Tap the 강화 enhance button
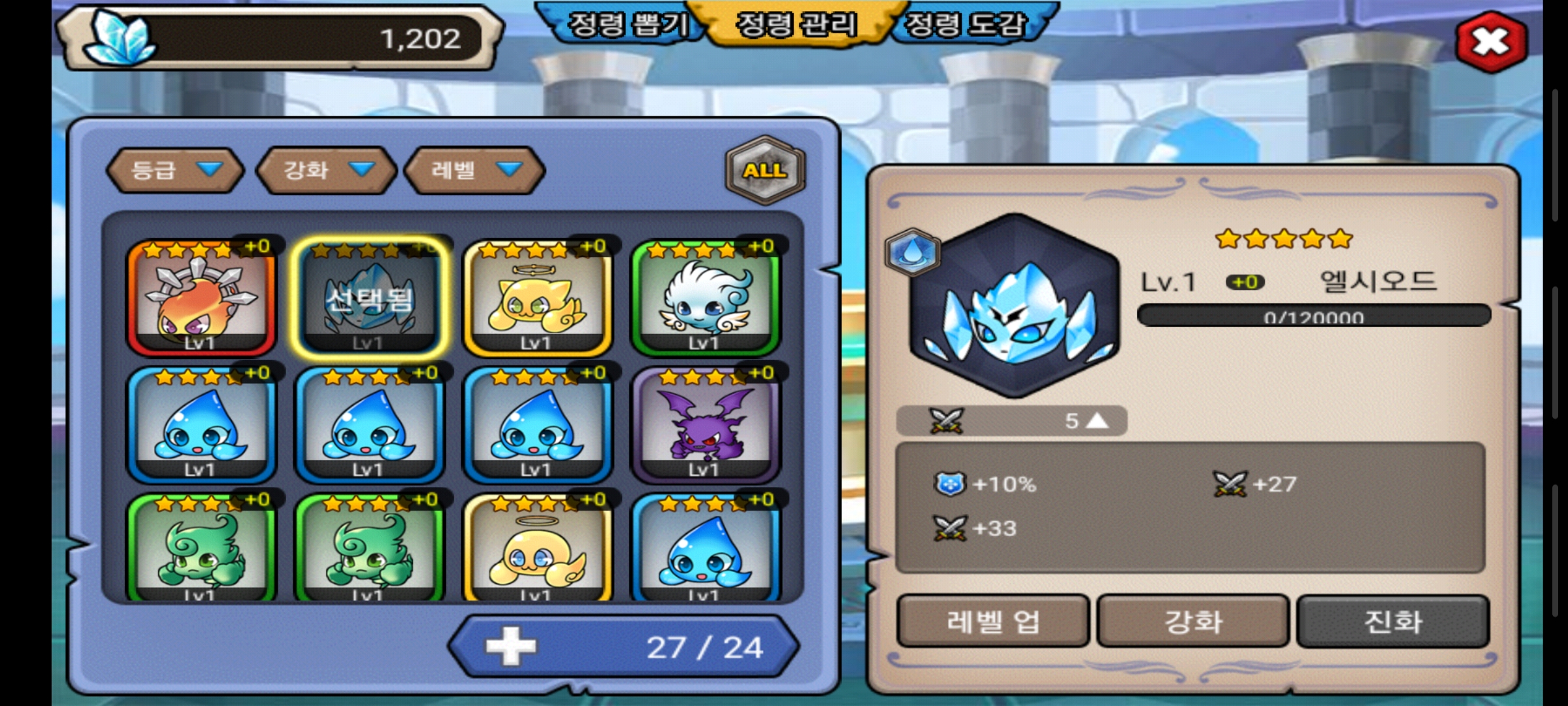 1193,621
